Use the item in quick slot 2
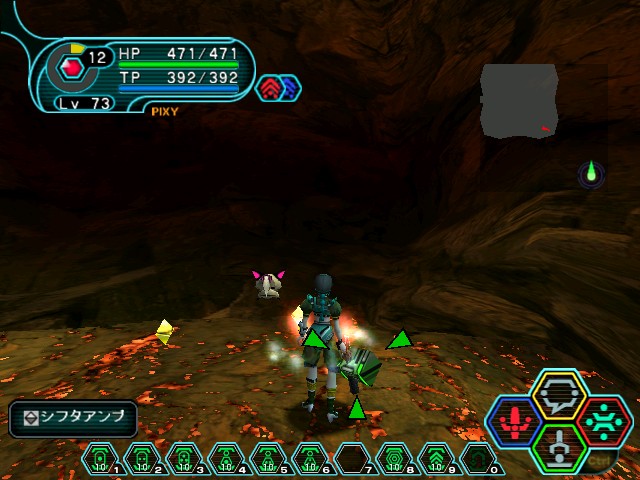Image resolution: width=640 pixels, height=480 pixels. 142,459
